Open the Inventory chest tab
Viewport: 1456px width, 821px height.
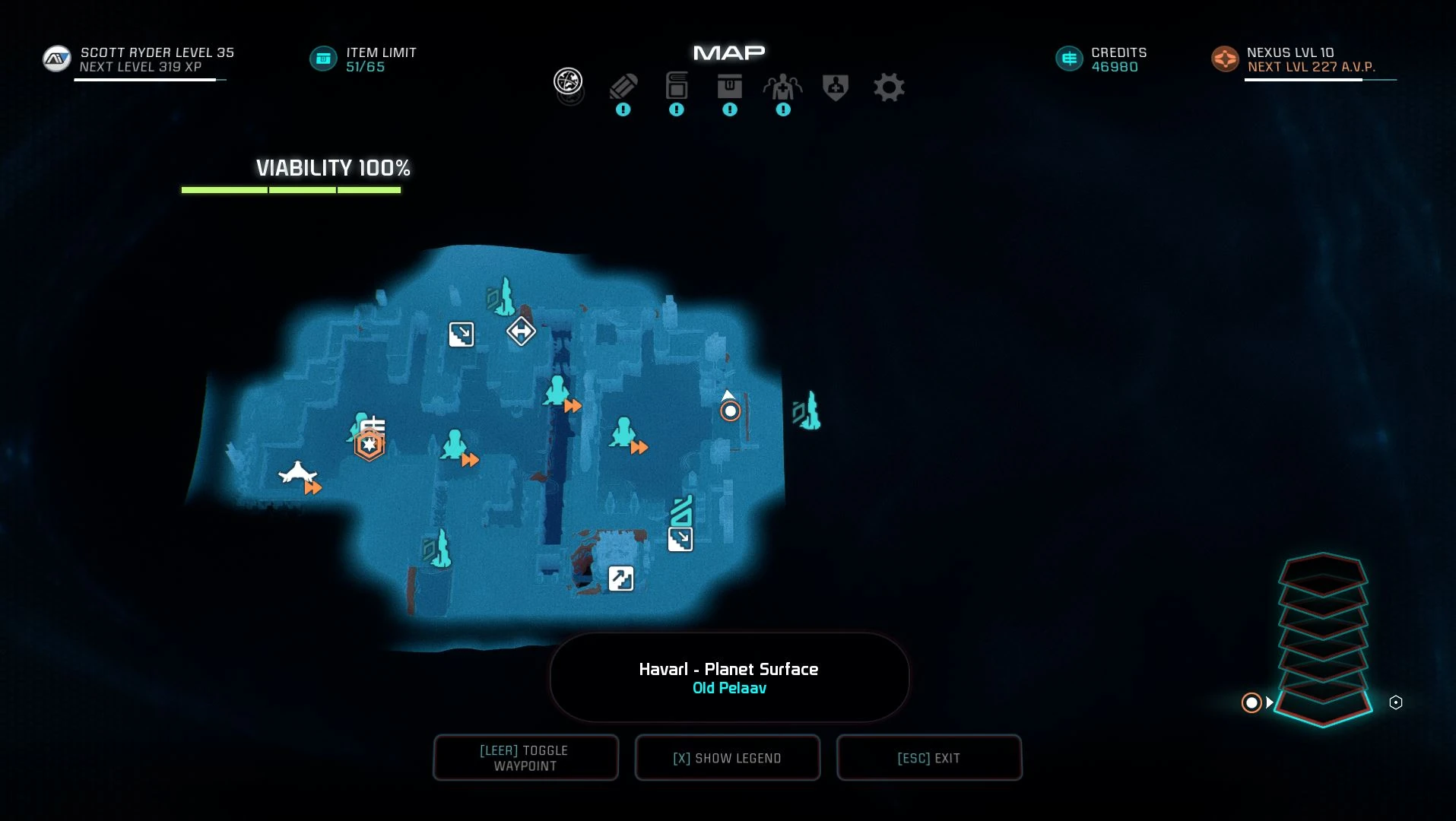[729, 87]
